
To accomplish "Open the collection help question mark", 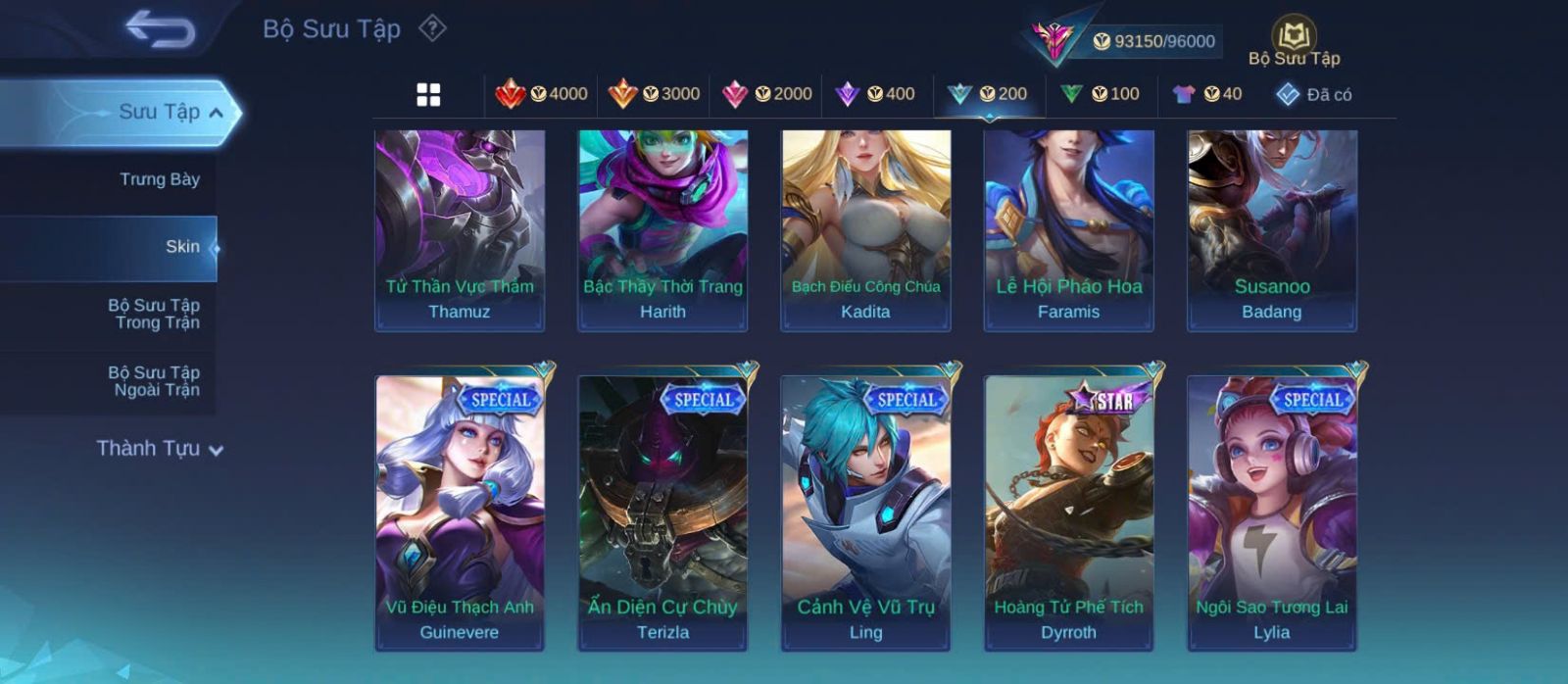I will click(x=432, y=28).
